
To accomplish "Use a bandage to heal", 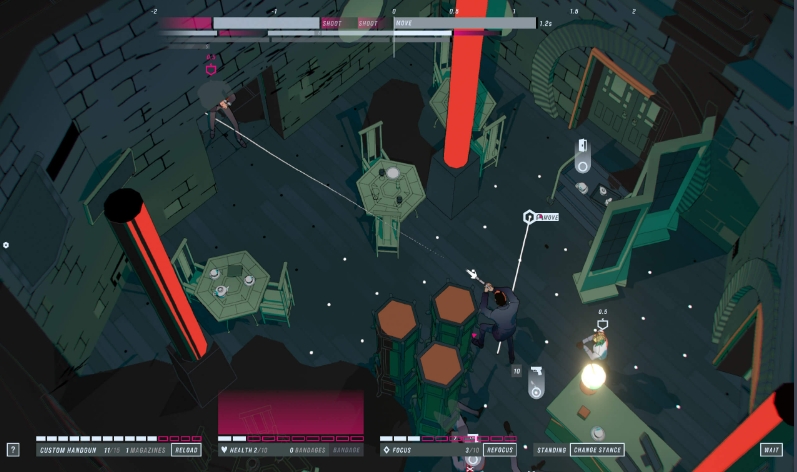I will click(347, 450).
